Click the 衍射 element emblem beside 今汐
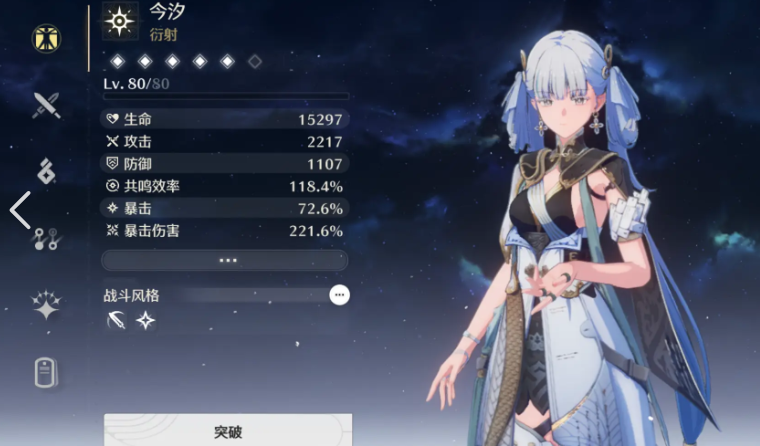 121,21
